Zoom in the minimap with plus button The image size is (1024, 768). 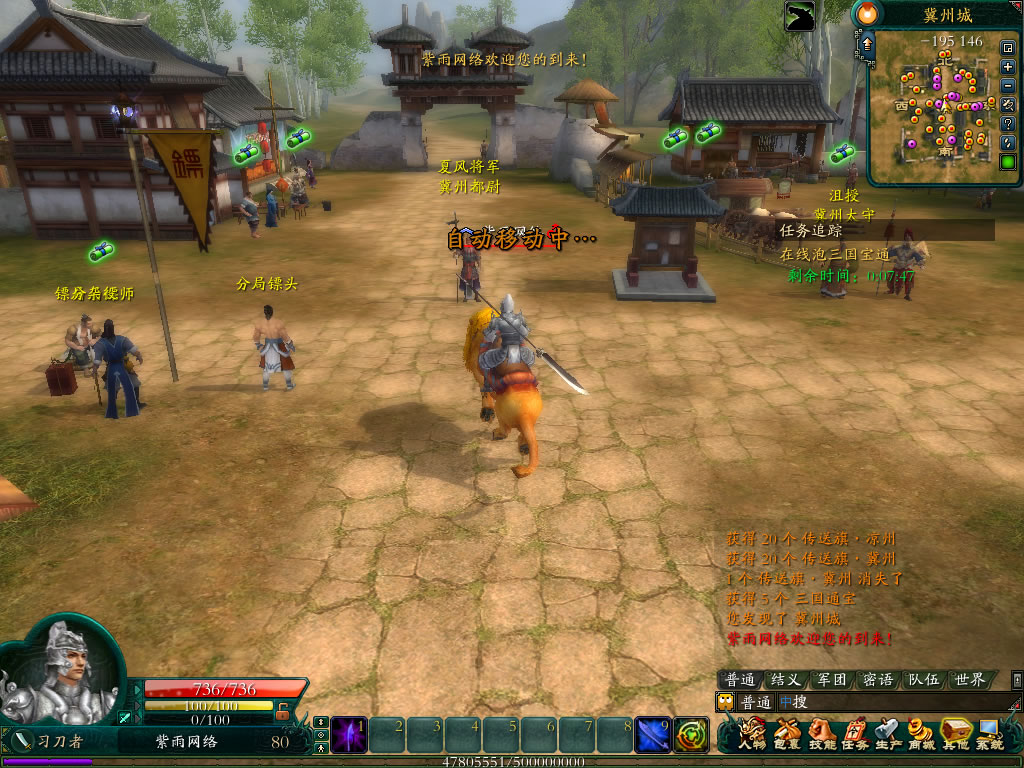point(1008,66)
